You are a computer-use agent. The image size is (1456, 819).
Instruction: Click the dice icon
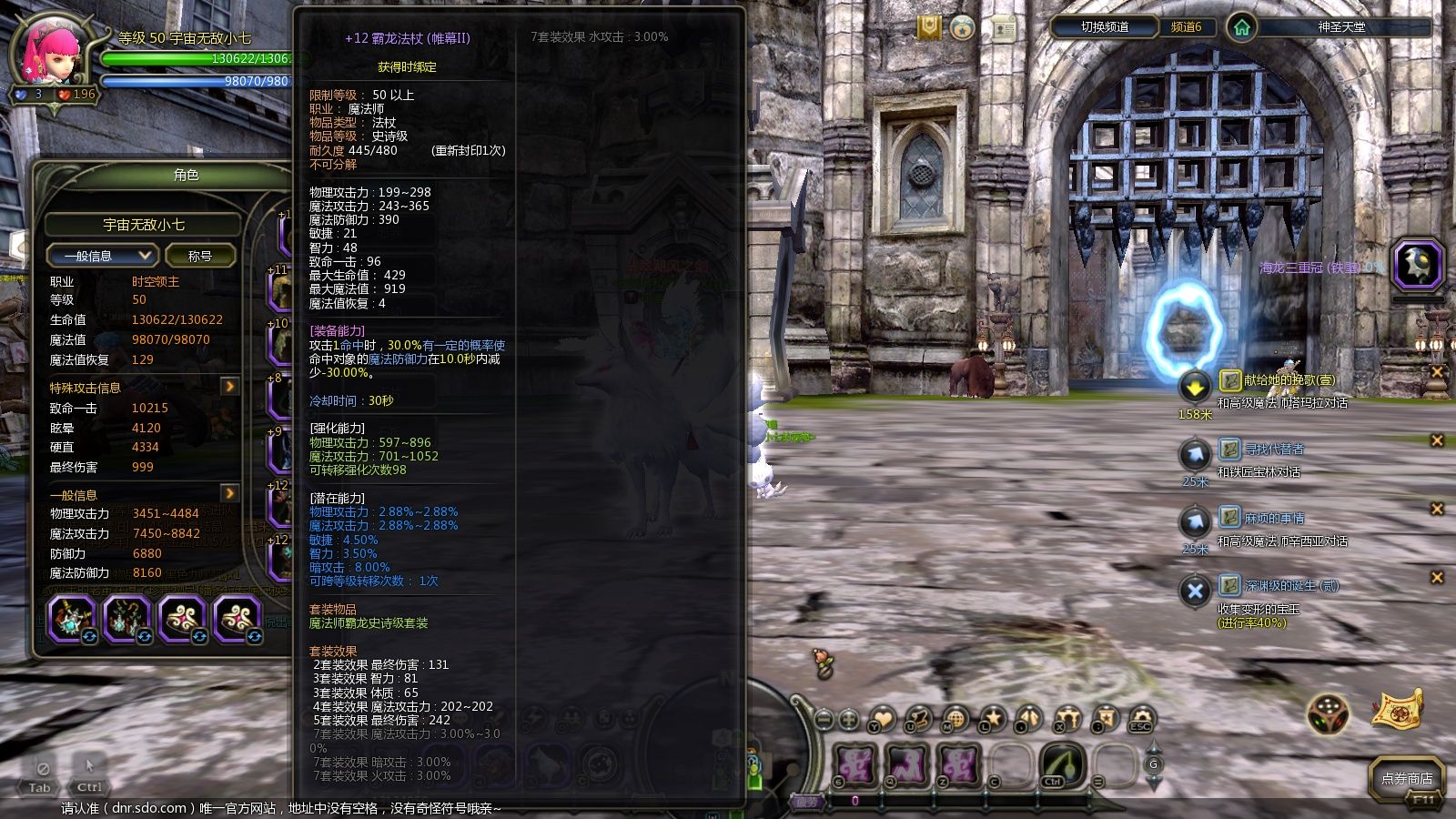[1328, 713]
